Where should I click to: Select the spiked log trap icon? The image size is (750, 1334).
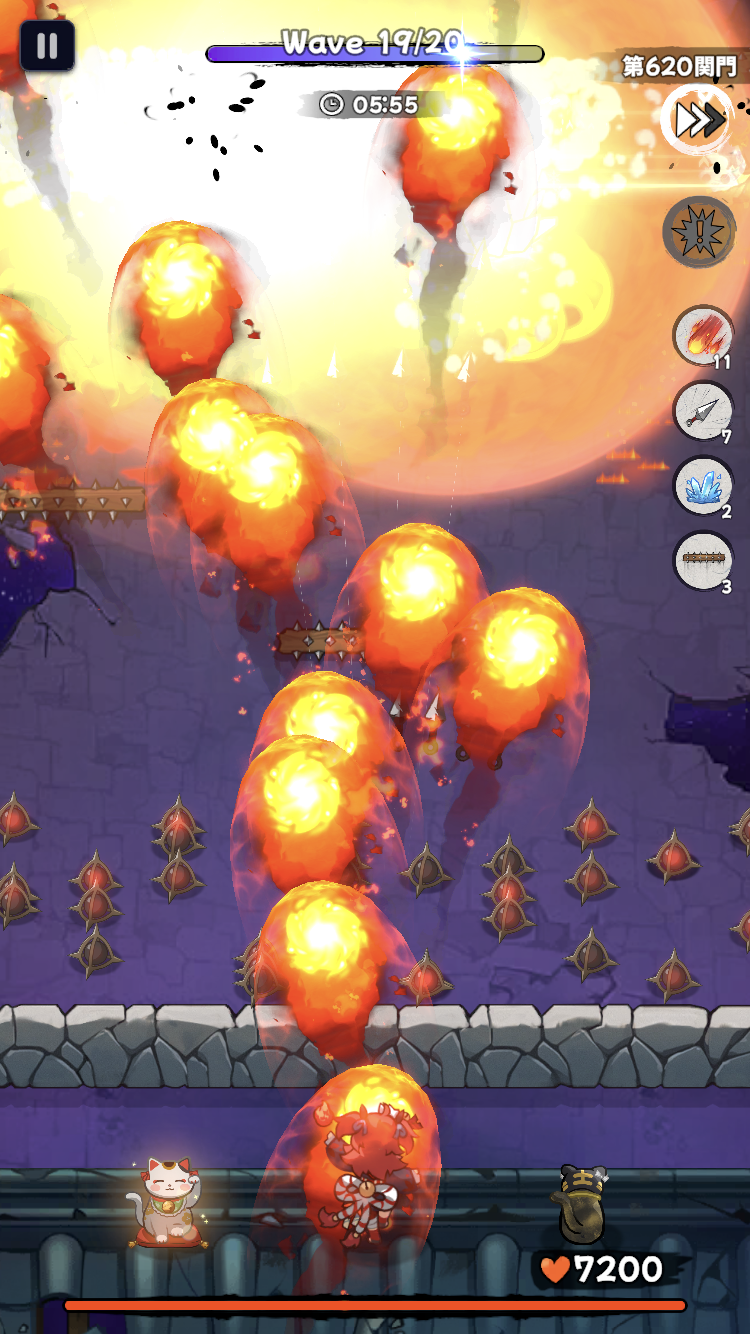703,561
